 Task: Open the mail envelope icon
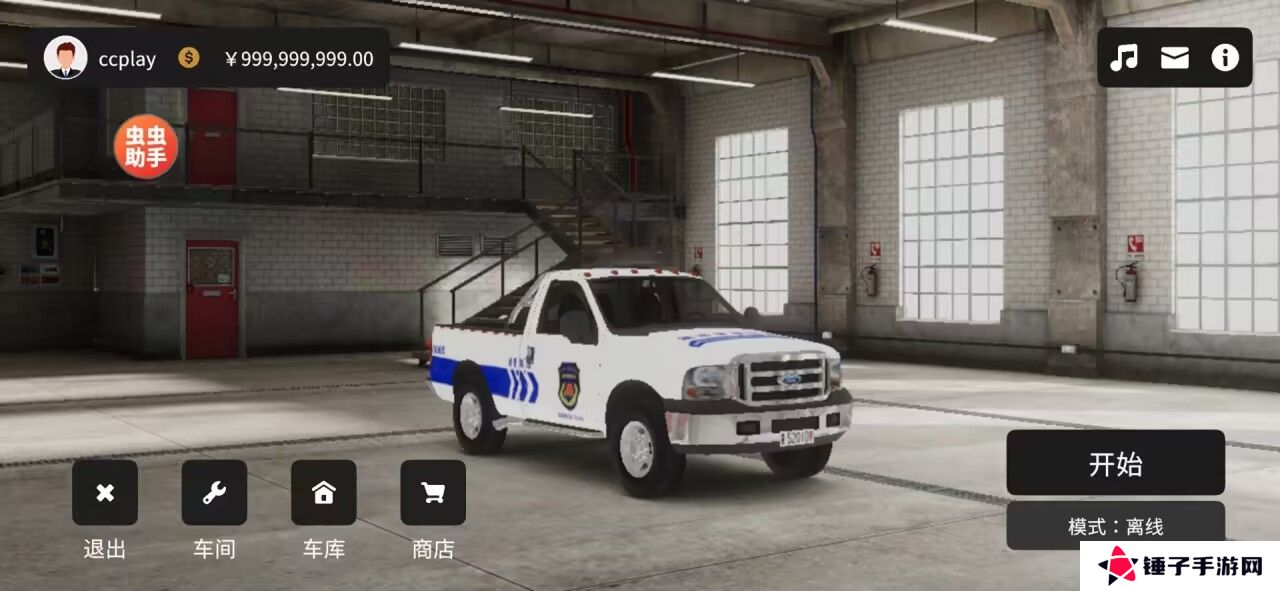point(1175,58)
